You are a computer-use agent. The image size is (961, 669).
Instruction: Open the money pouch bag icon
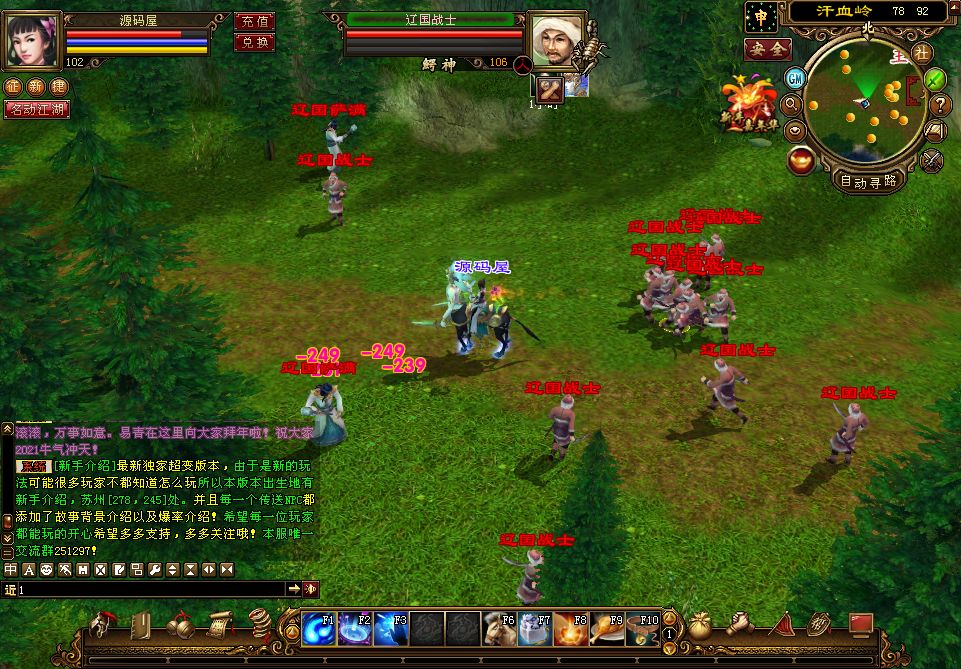click(700, 626)
